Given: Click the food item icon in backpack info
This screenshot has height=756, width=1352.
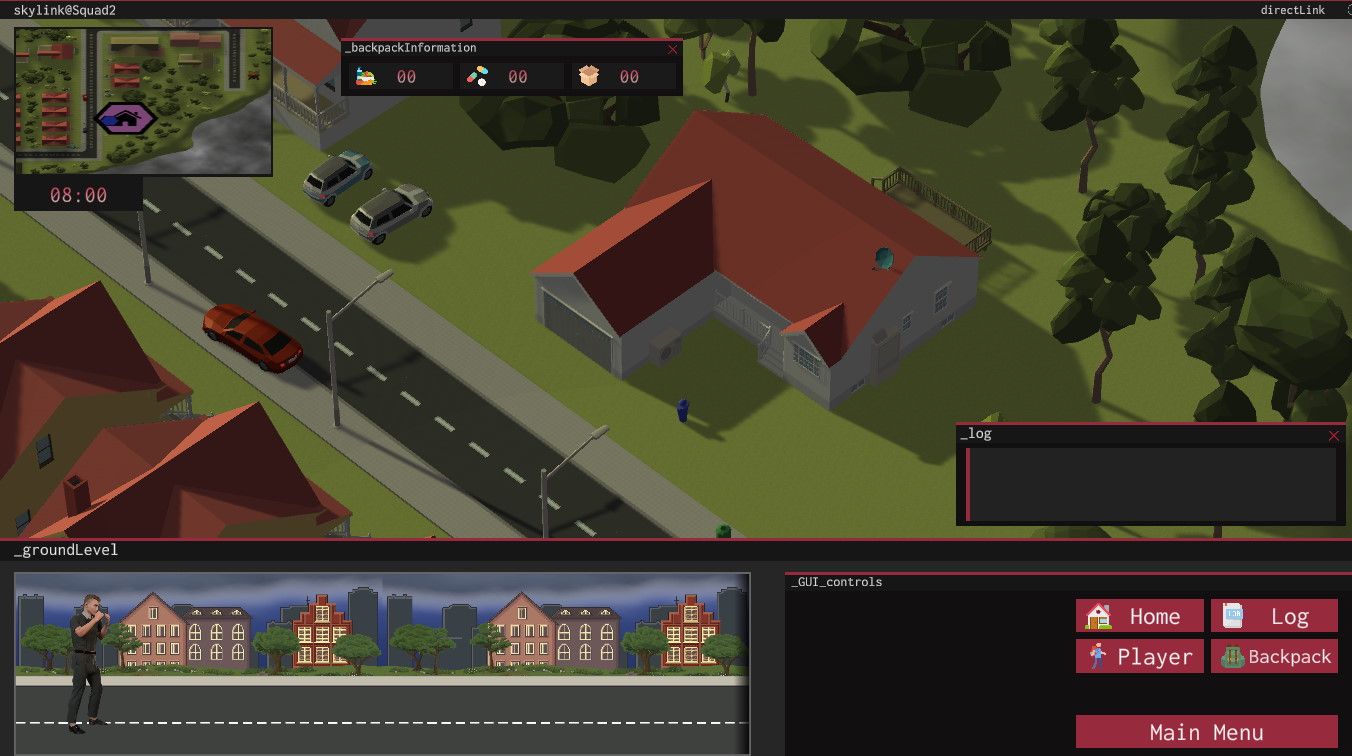Looking at the screenshot, I should [x=366, y=76].
